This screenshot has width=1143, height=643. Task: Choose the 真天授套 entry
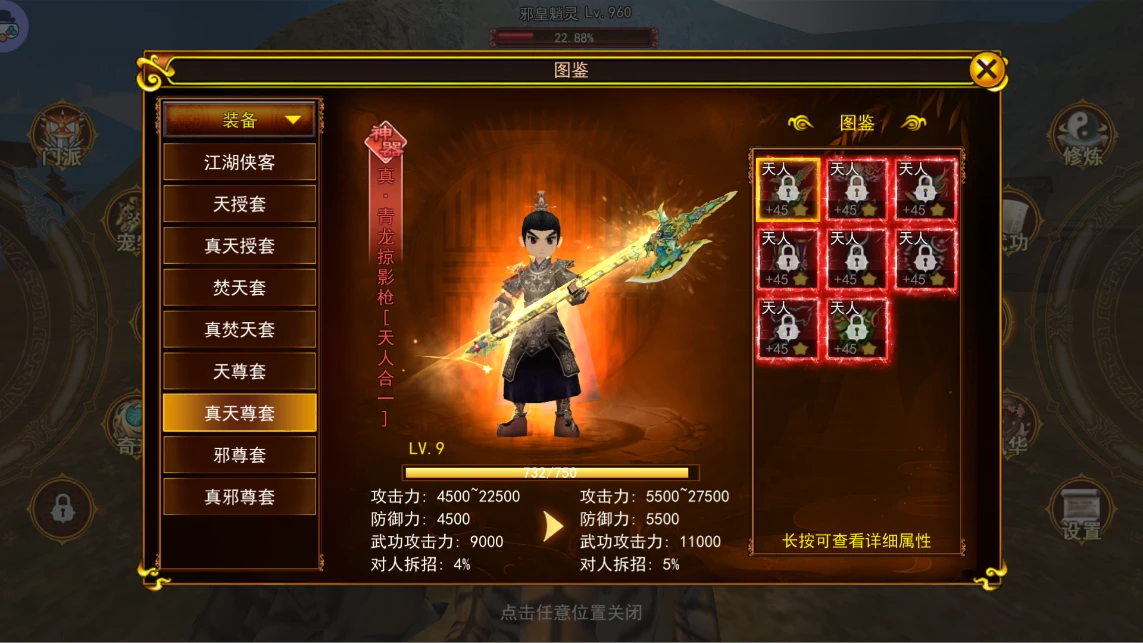point(240,246)
